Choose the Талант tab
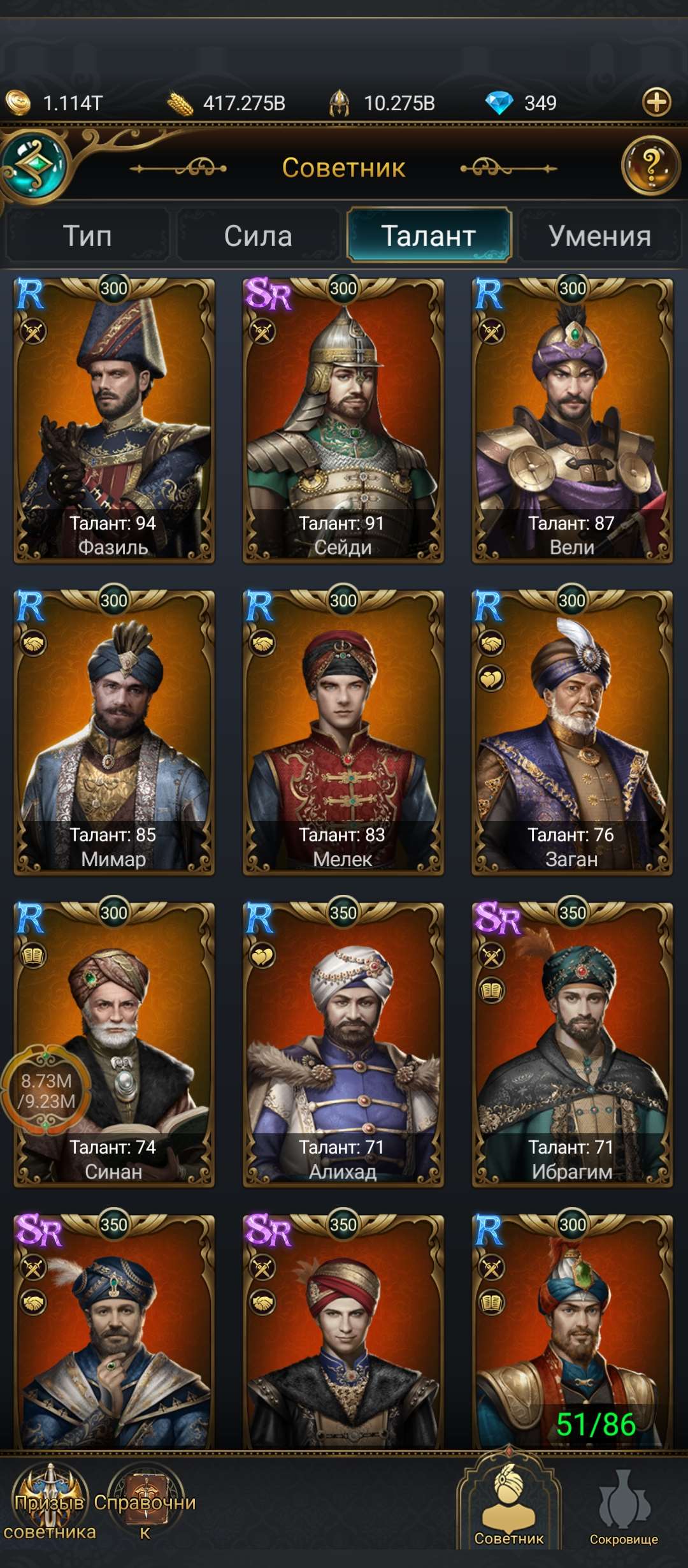The width and height of the screenshot is (688, 1568). (429, 236)
